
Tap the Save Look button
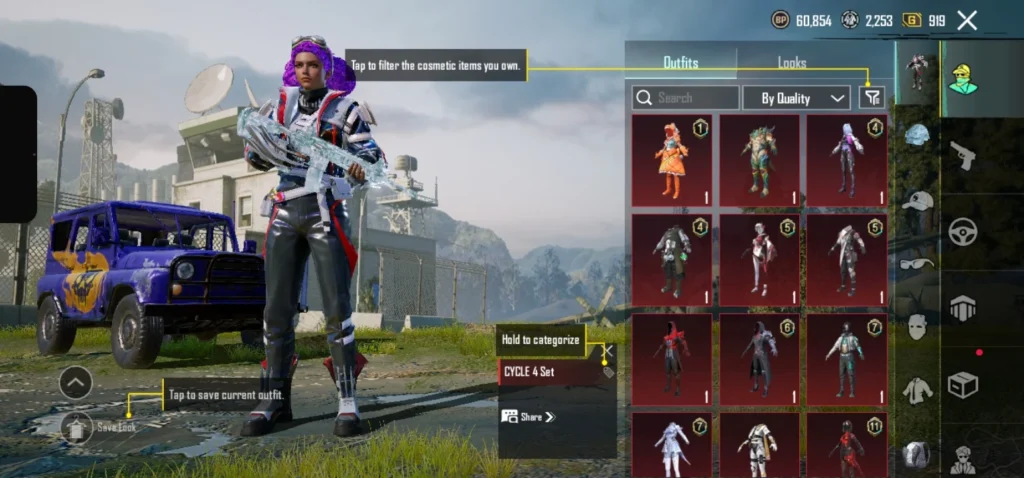point(98,427)
